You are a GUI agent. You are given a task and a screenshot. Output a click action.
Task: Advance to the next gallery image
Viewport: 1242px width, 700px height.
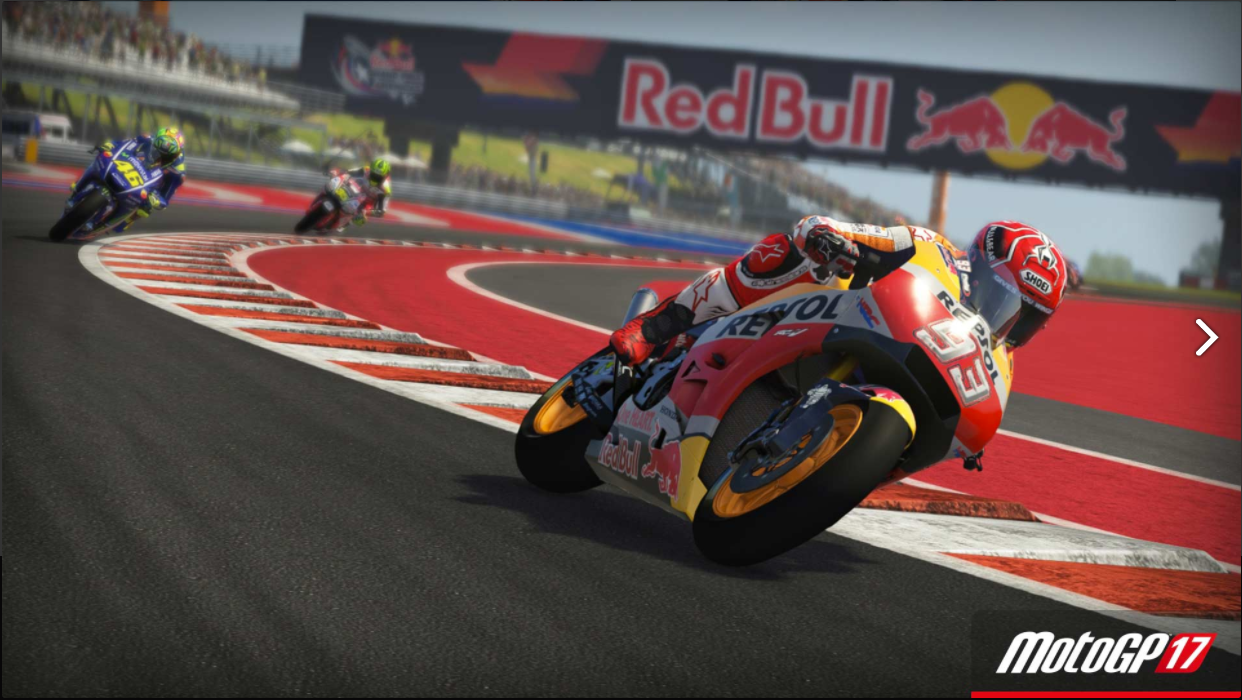pyautogui.click(x=1206, y=338)
